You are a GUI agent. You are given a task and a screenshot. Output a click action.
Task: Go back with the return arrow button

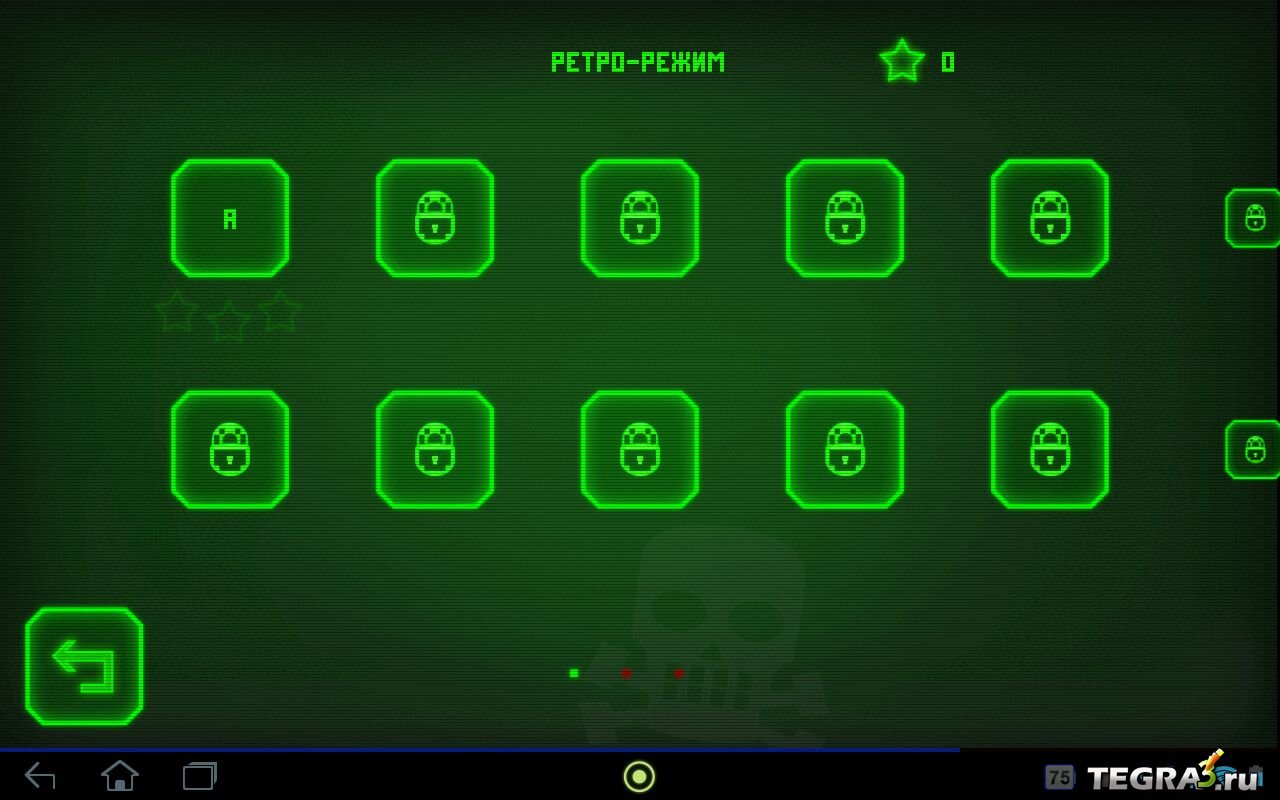click(84, 666)
